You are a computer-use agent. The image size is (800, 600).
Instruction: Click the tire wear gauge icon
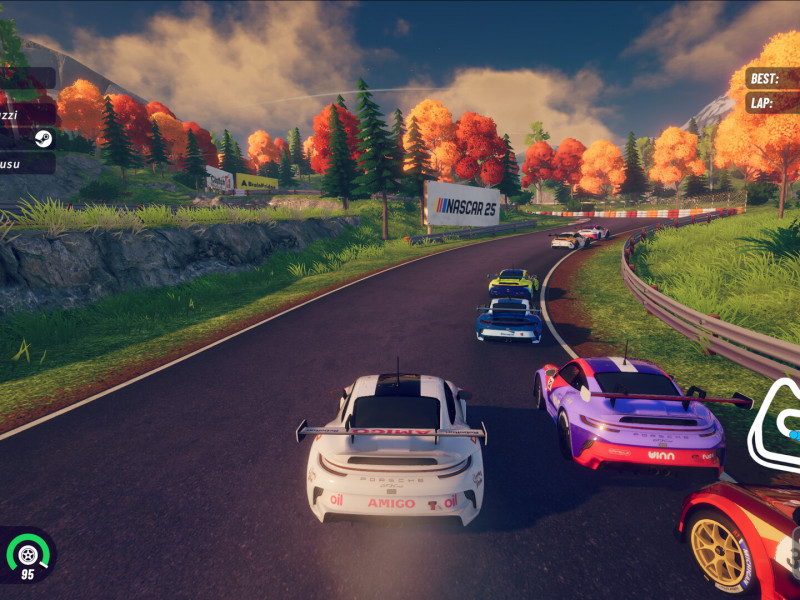tap(28, 554)
